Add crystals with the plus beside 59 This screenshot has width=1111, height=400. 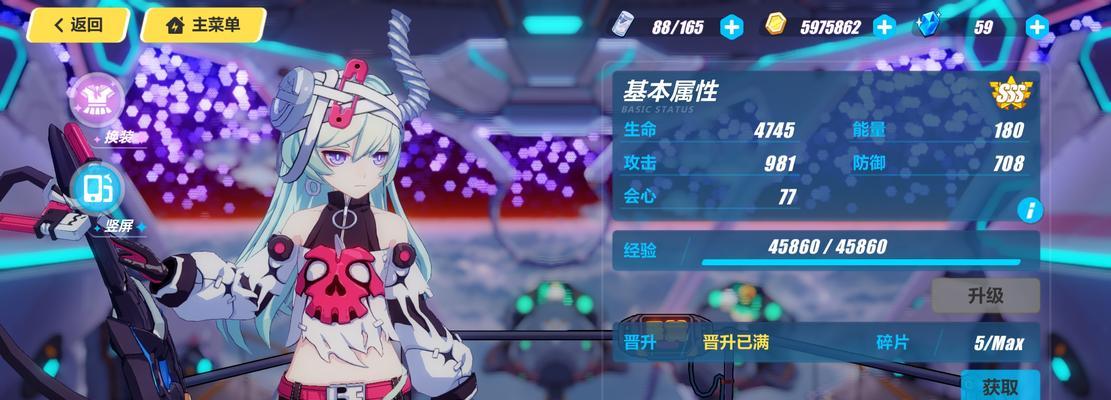[x=1037, y=27]
